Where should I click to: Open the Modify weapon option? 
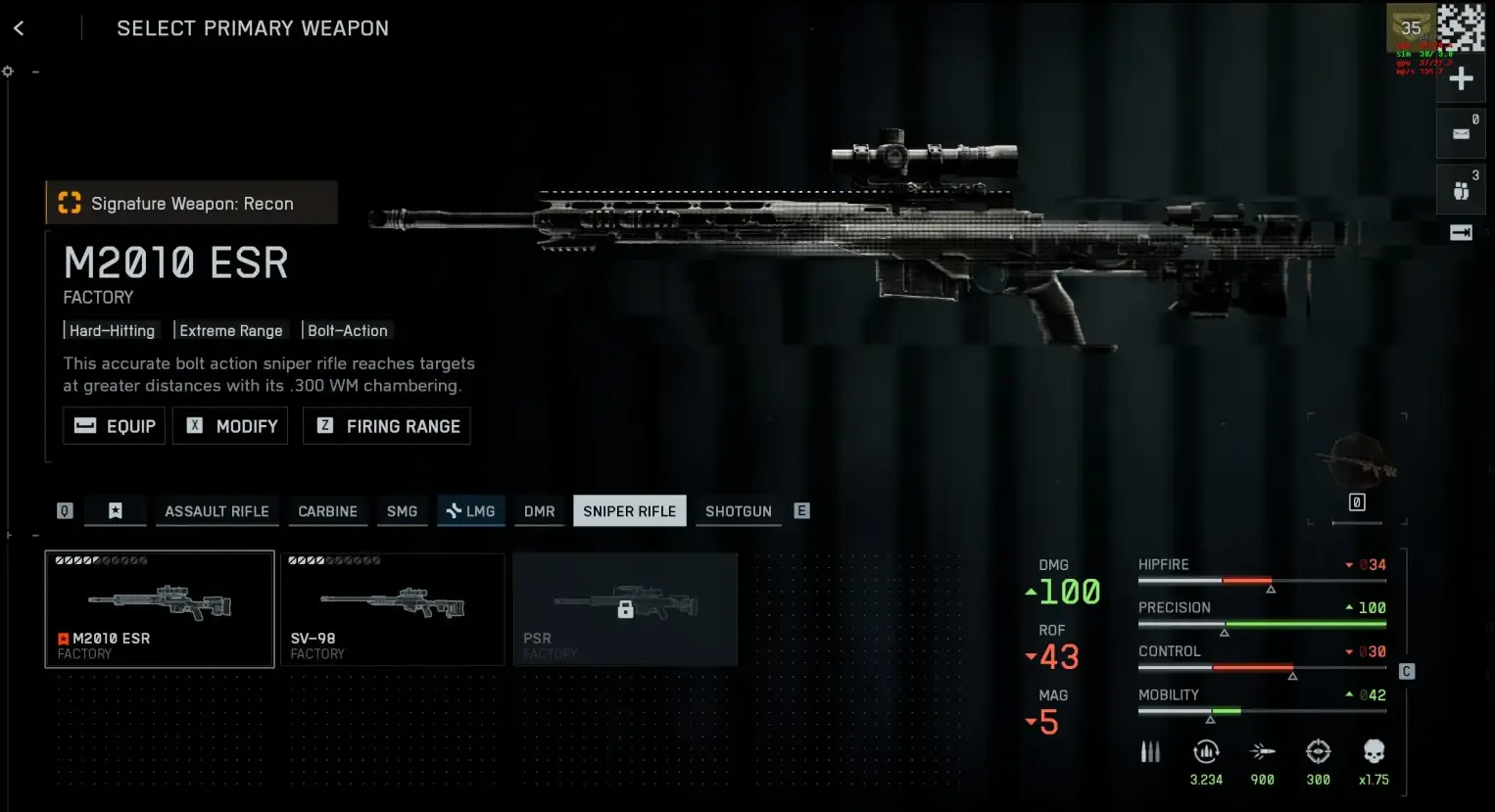coord(231,426)
